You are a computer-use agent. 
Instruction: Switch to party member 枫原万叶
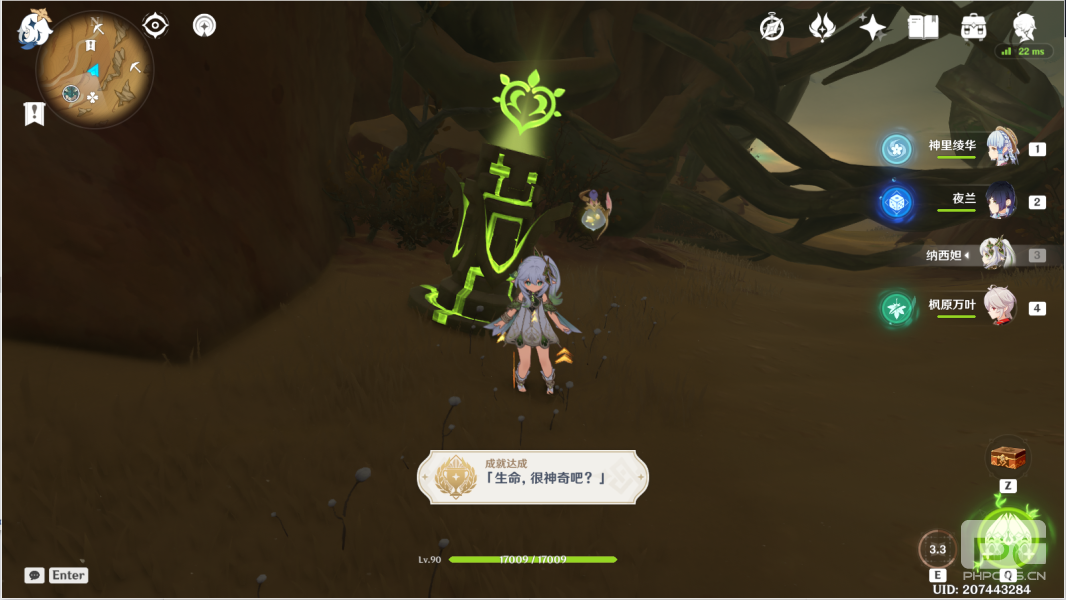[1001, 307]
